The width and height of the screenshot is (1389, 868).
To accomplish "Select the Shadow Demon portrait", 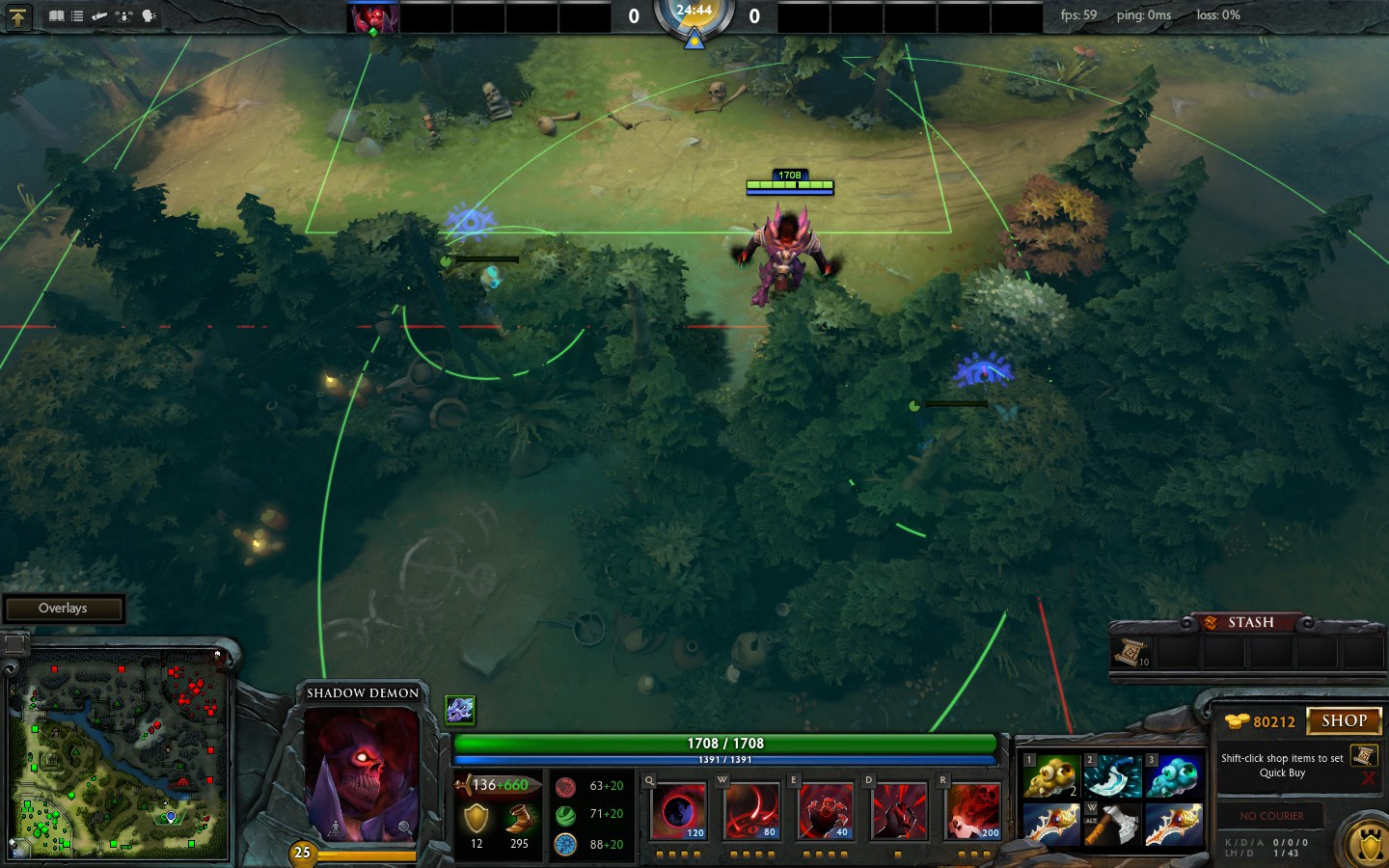I will (x=362, y=772).
